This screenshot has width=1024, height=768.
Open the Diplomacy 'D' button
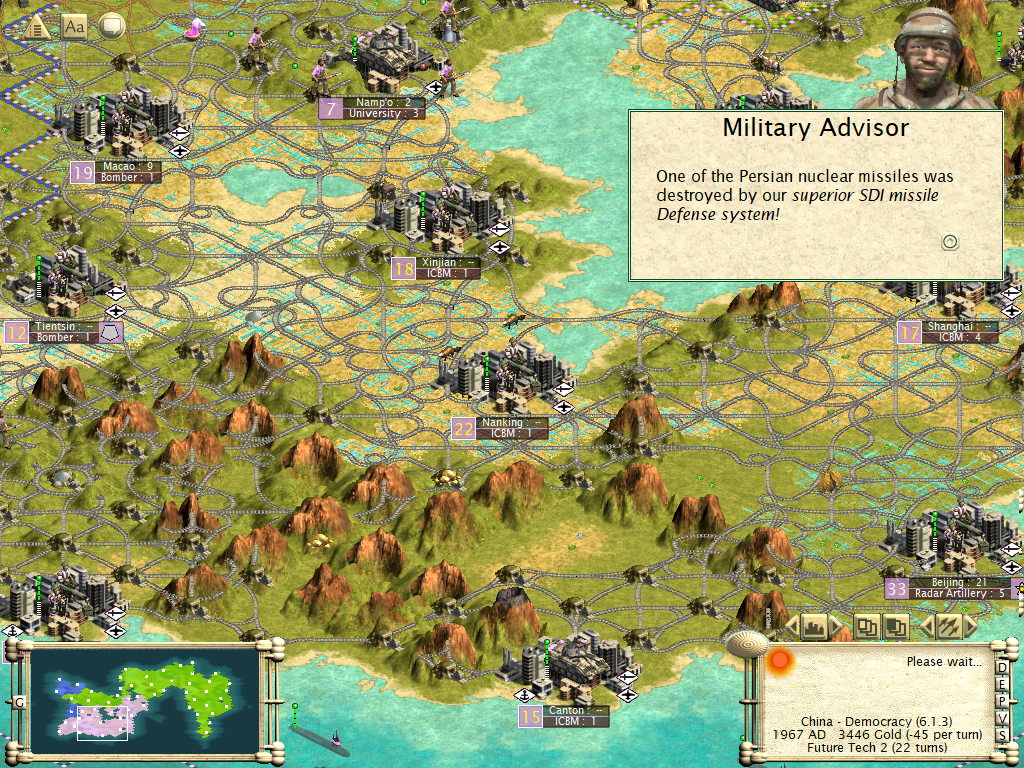coord(1003,665)
